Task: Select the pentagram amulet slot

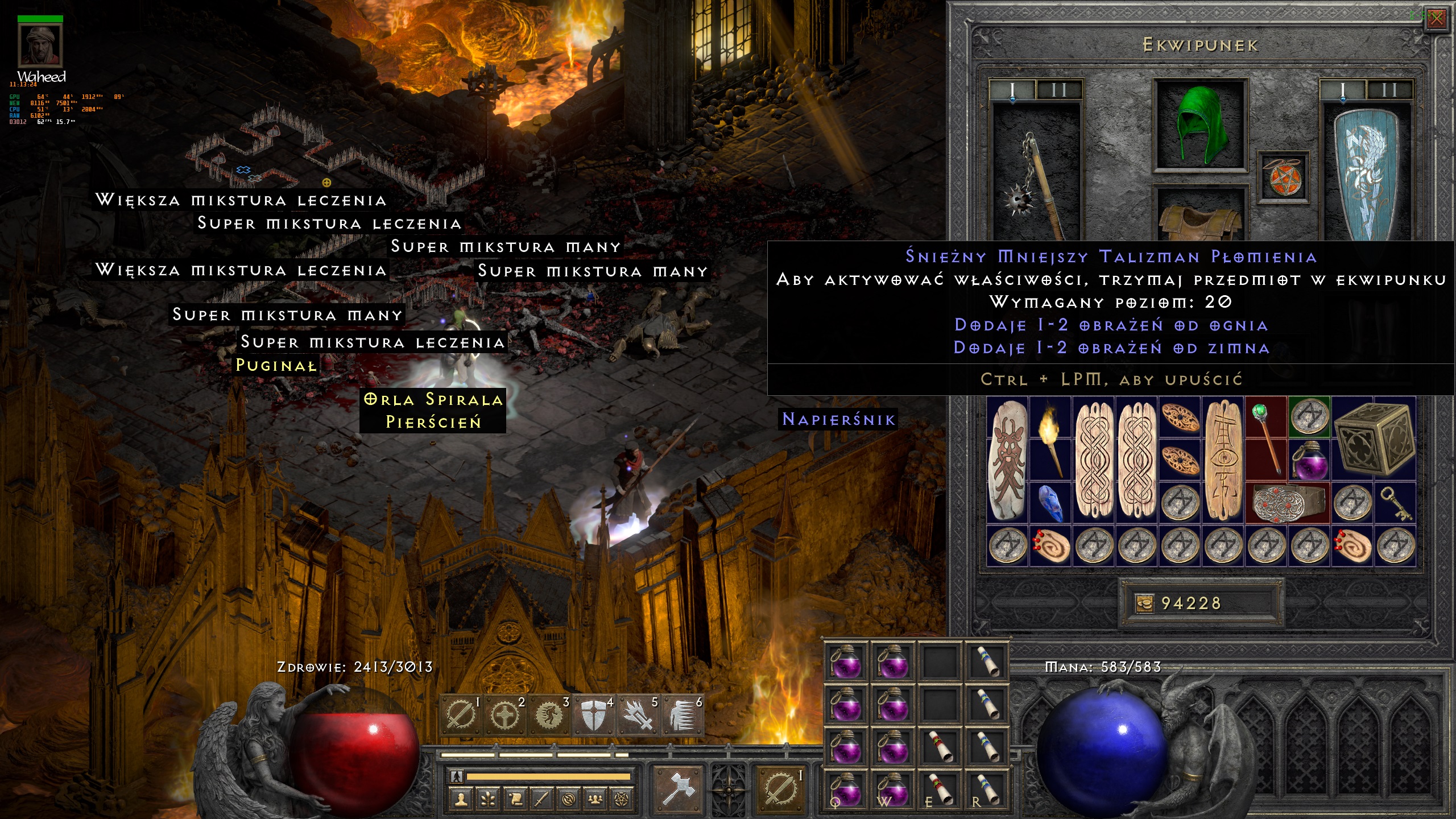Action: point(1283,176)
